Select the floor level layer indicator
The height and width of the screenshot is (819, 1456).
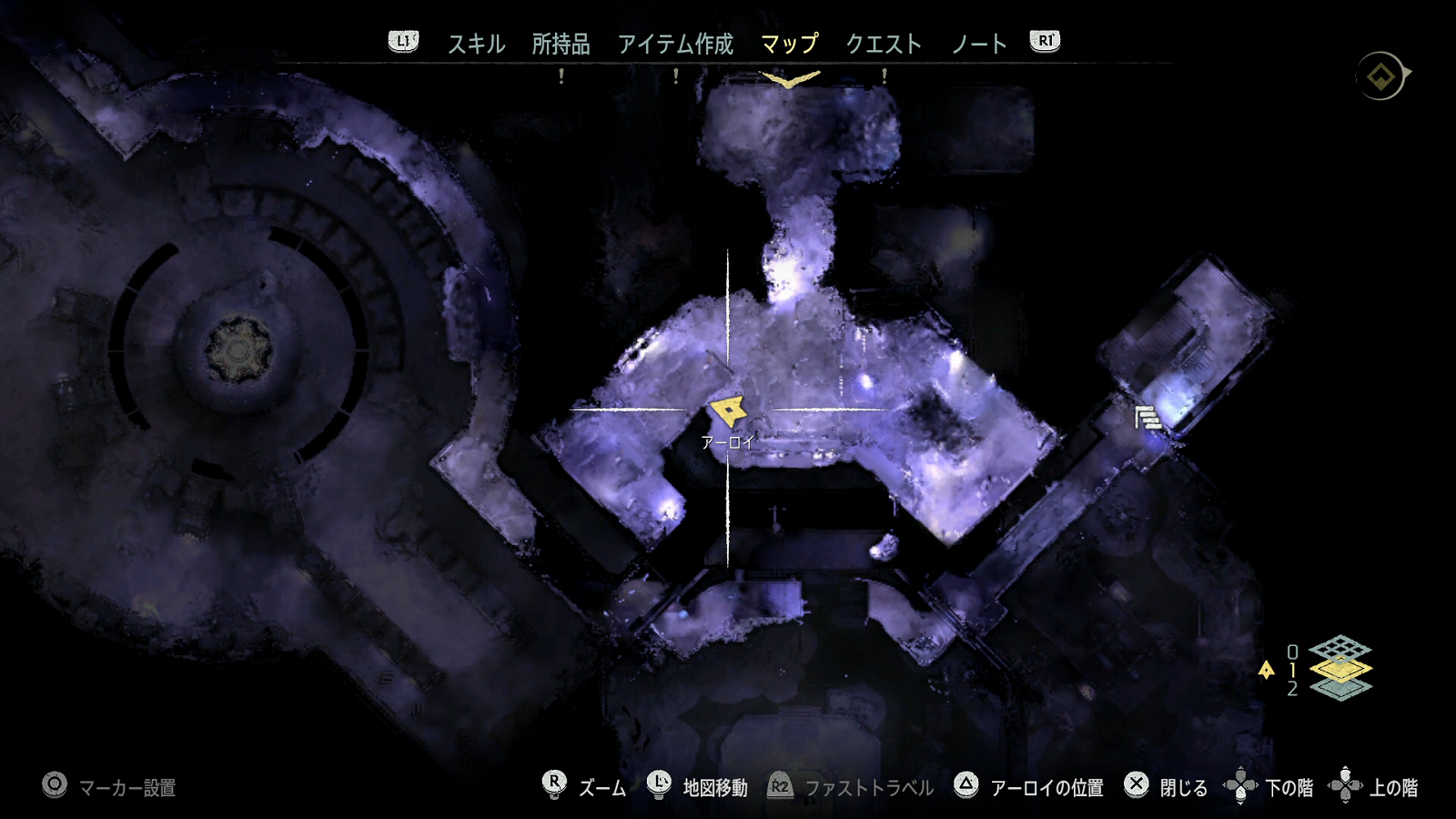pyautogui.click(x=1340, y=669)
